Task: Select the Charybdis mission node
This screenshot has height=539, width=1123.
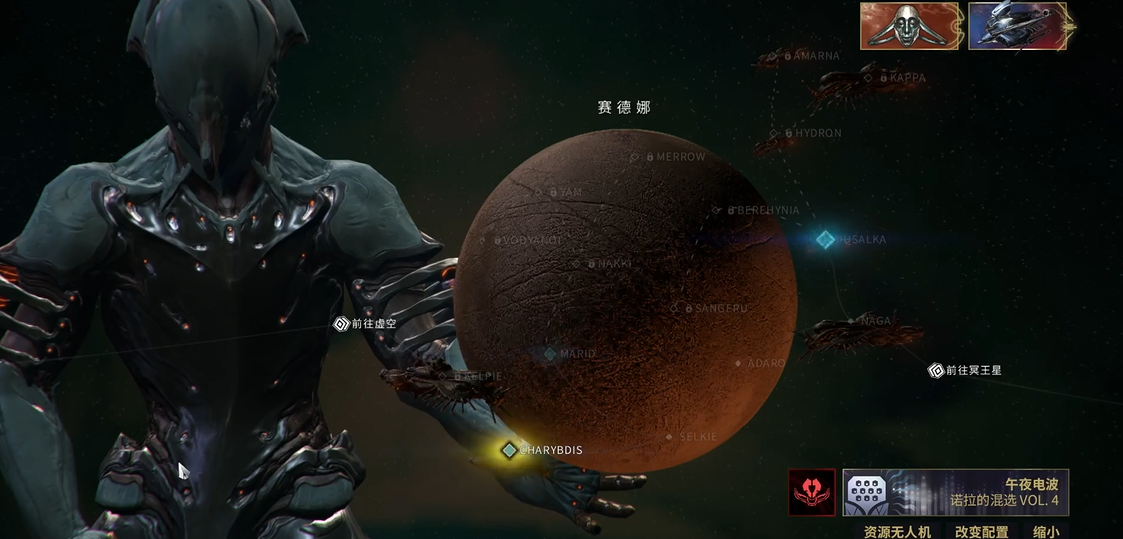Action: click(x=510, y=450)
